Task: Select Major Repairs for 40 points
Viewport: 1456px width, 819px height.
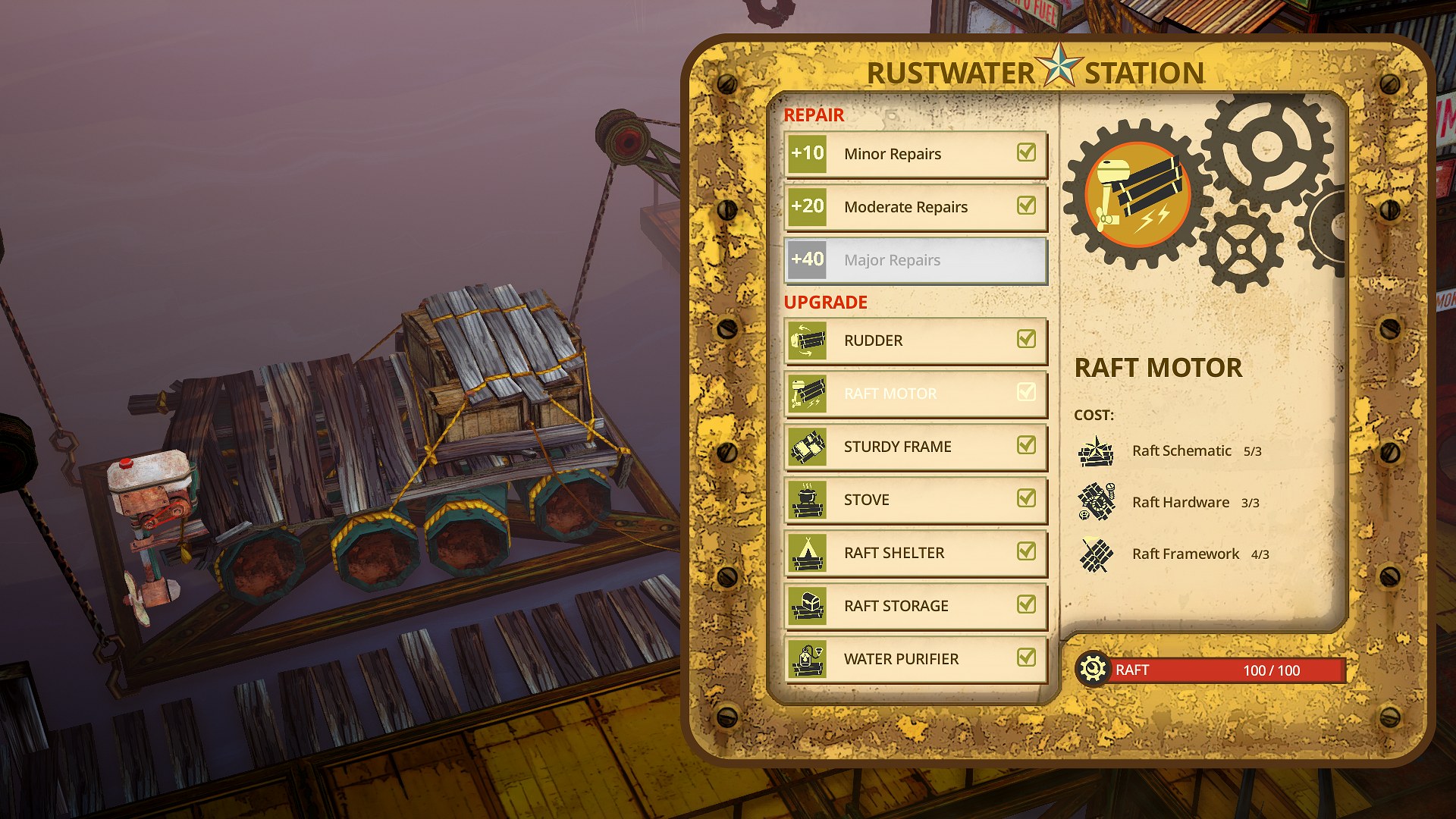Action: click(x=915, y=260)
